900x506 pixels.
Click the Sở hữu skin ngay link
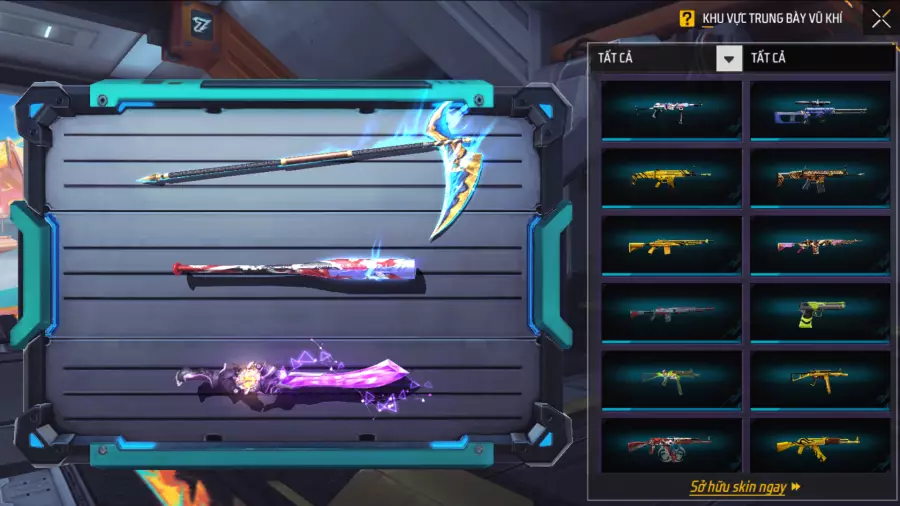tap(745, 487)
